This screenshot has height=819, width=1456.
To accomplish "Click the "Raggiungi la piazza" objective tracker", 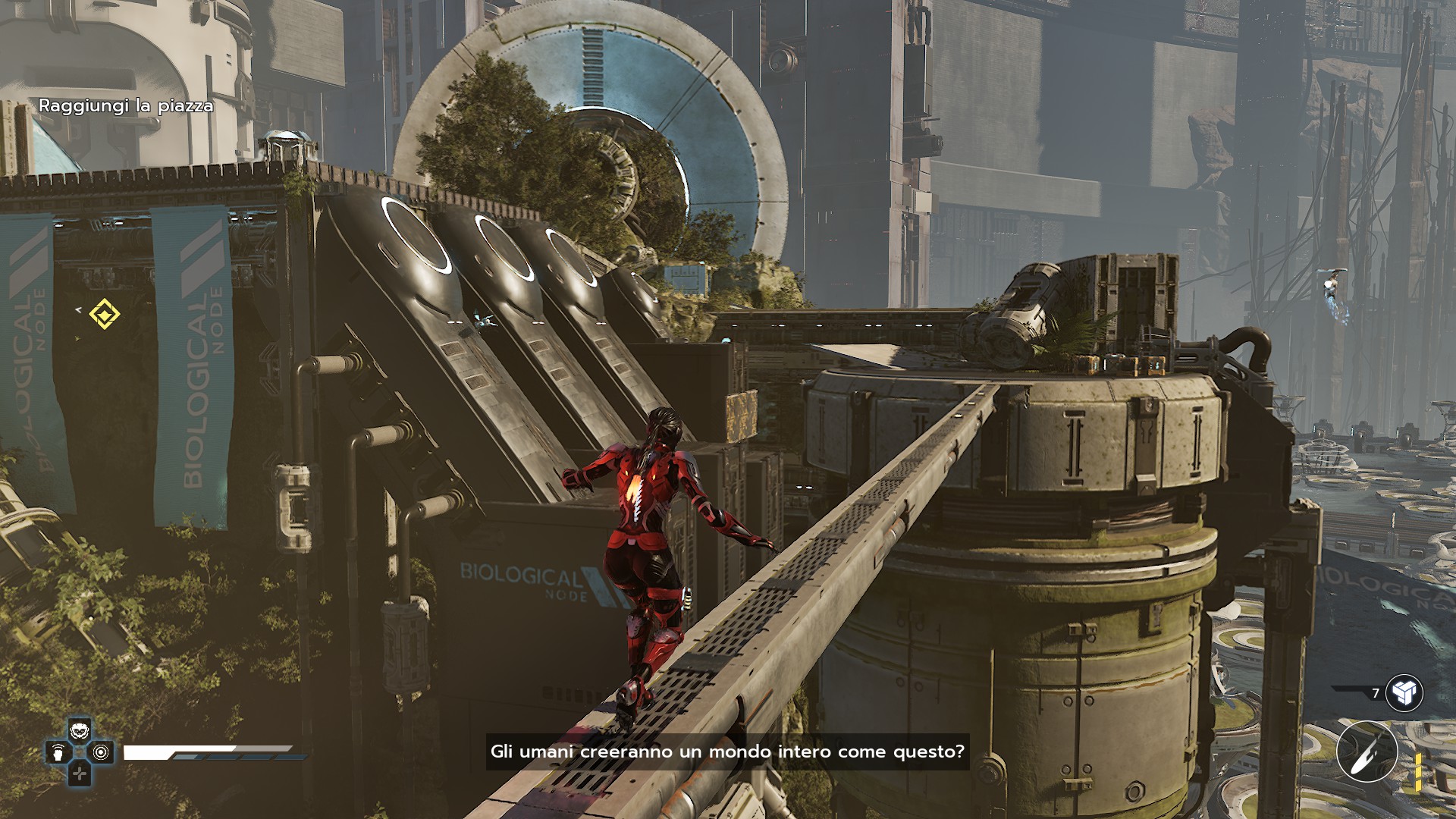I will pos(126,106).
